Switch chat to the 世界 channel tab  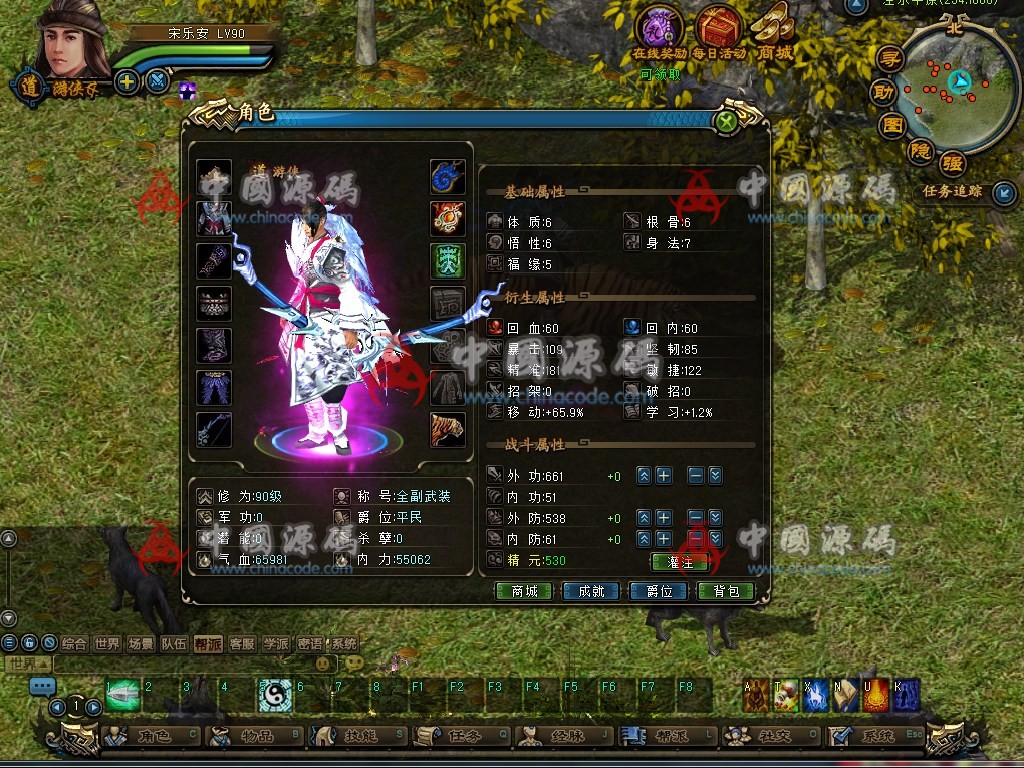click(107, 644)
